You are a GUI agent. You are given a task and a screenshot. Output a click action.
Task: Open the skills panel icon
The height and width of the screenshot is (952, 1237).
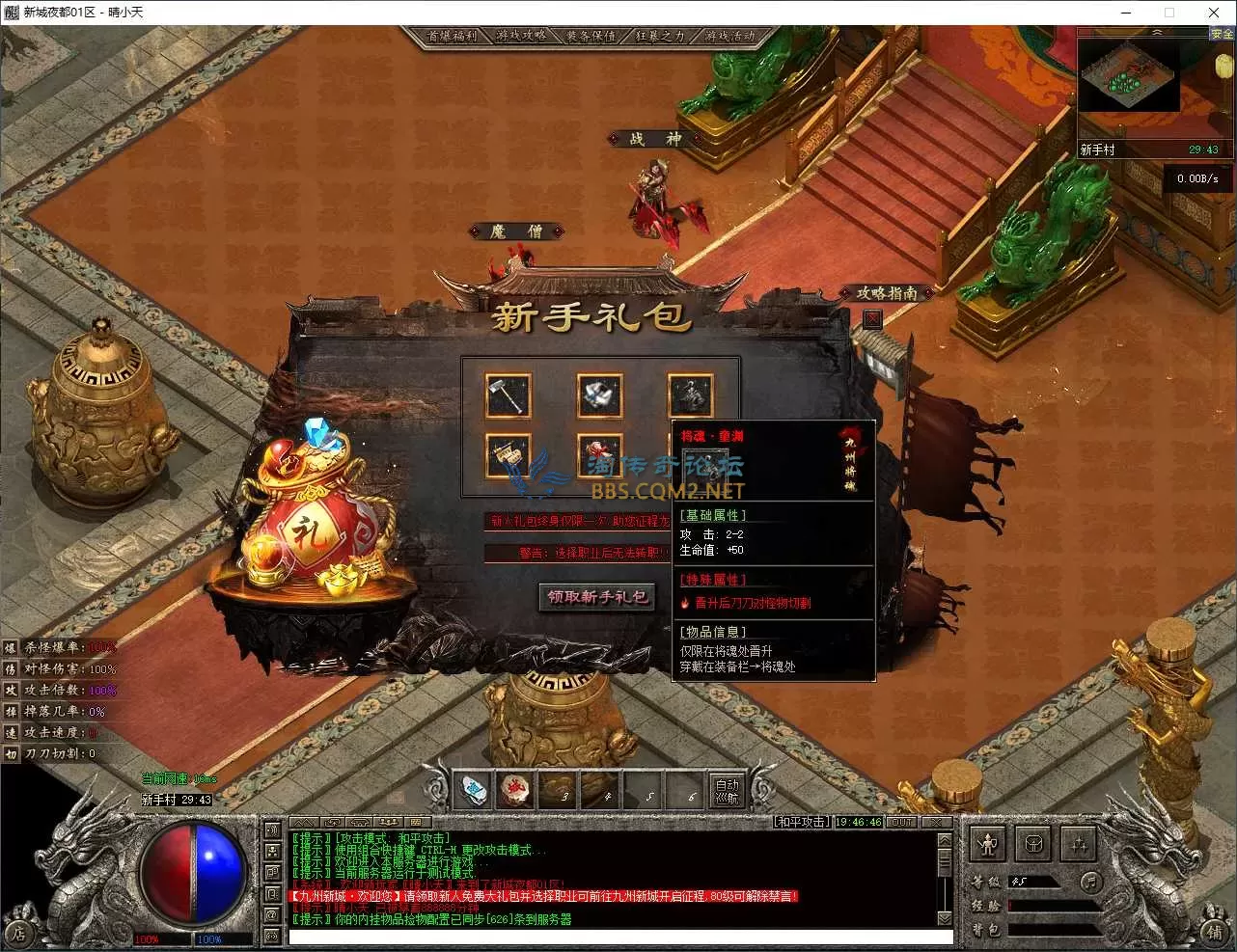tap(1079, 845)
